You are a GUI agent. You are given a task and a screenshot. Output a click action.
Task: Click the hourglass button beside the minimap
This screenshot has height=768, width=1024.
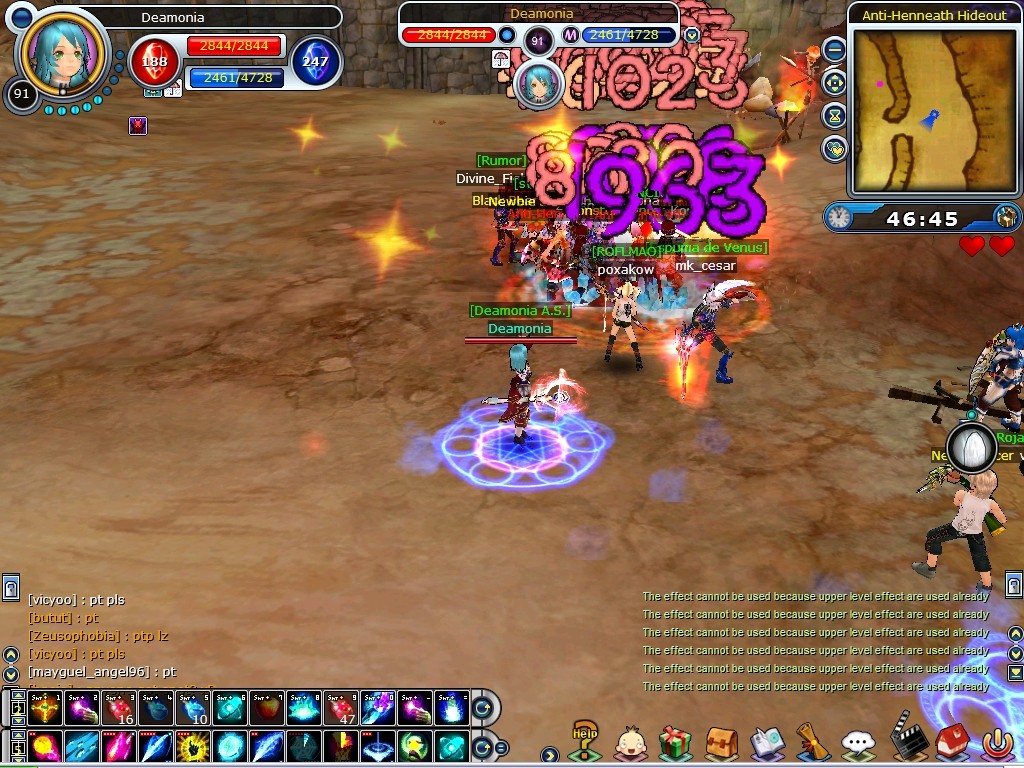pyautogui.click(x=834, y=116)
